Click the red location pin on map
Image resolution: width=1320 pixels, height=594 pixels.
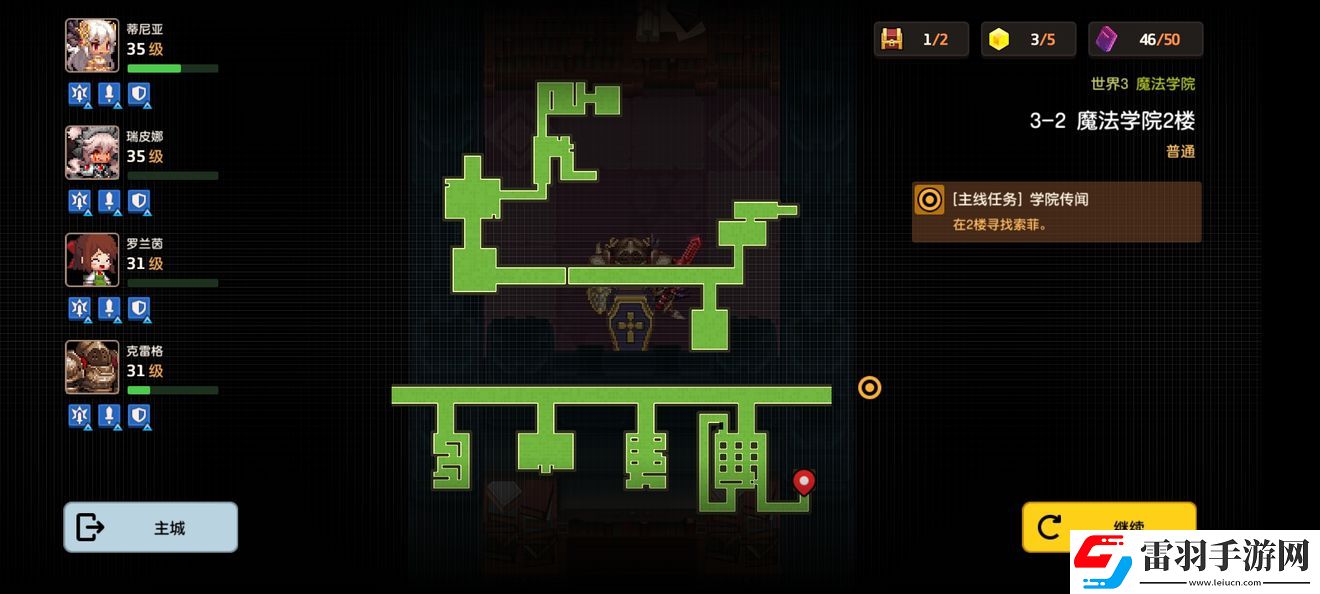(x=803, y=482)
